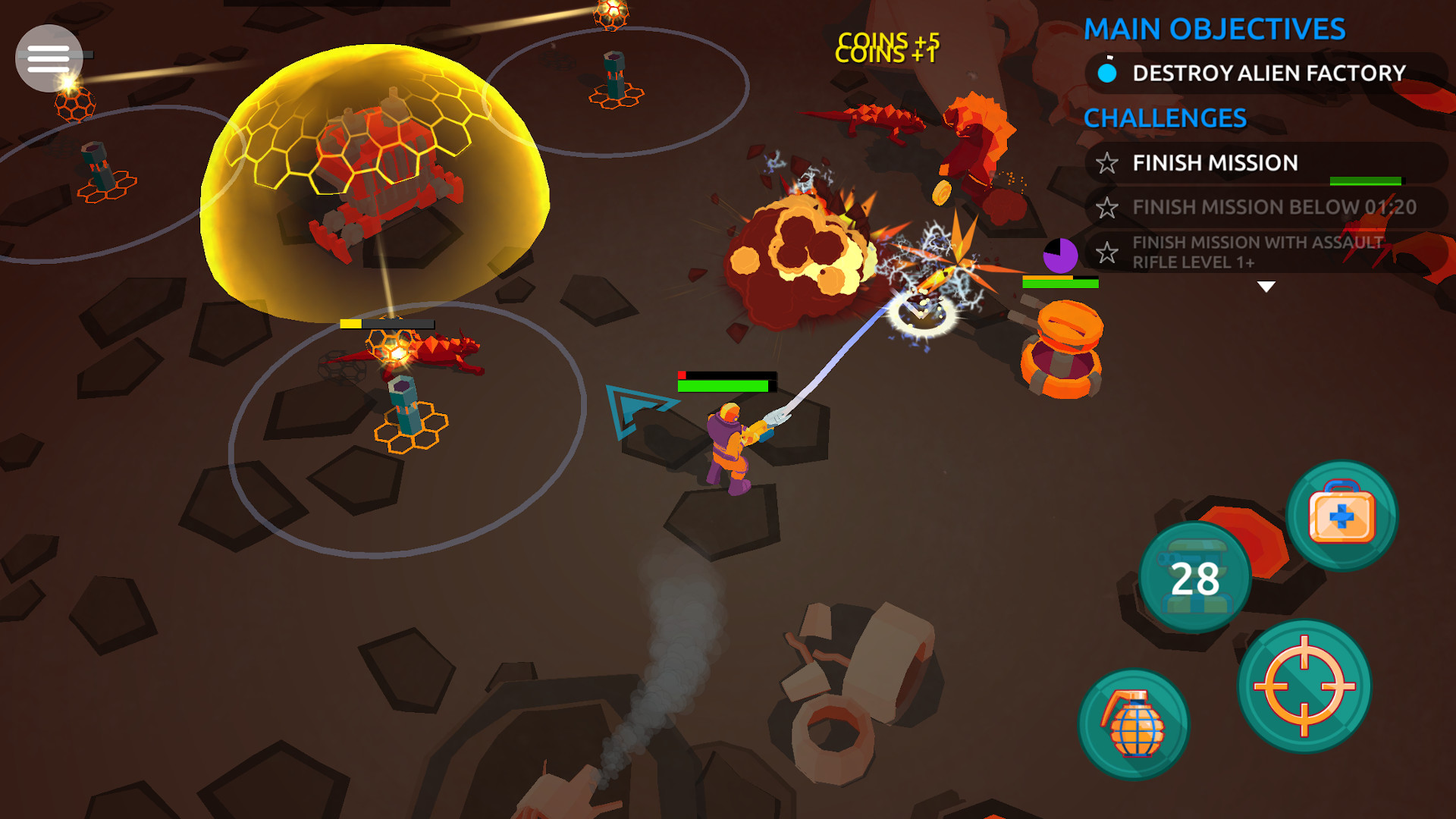The width and height of the screenshot is (1456, 819).
Task: Collapse the challenges panel with the white arrow
Action: [1265, 287]
